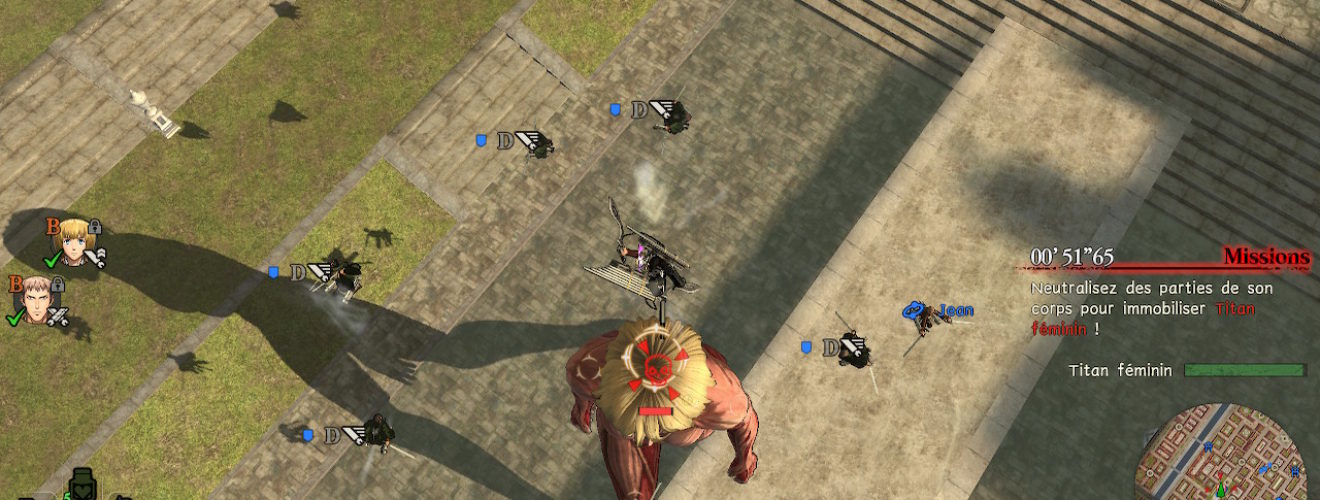Open the circular city minimap
The height and width of the screenshot is (500, 1320).
click(1222, 455)
